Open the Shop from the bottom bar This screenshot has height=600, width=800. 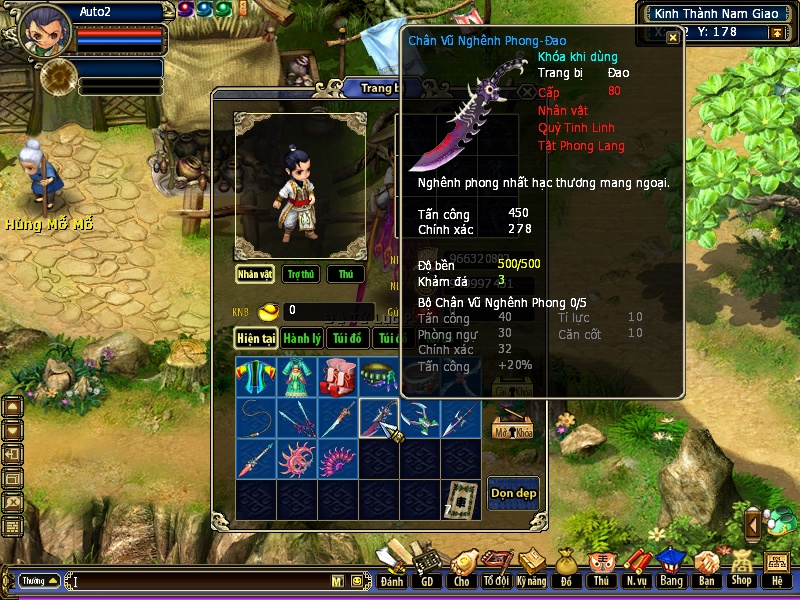pyautogui.click(x=741, y=568)
